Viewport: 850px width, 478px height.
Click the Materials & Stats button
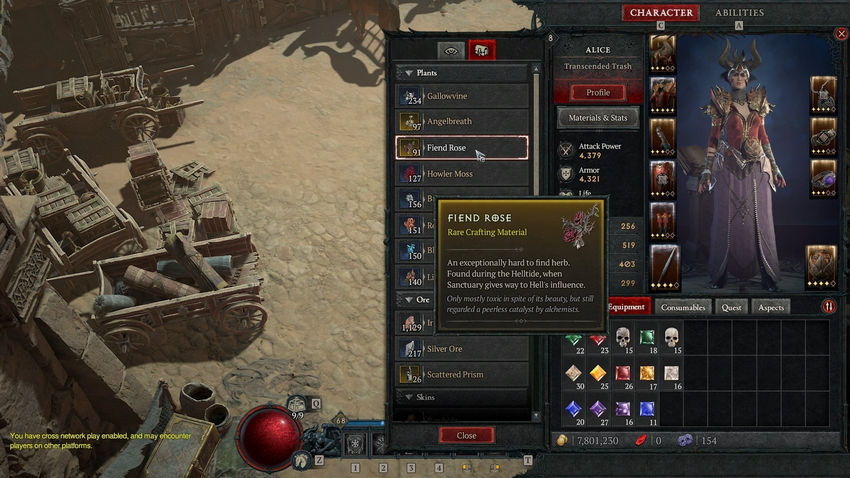click(x=598, y=119)
